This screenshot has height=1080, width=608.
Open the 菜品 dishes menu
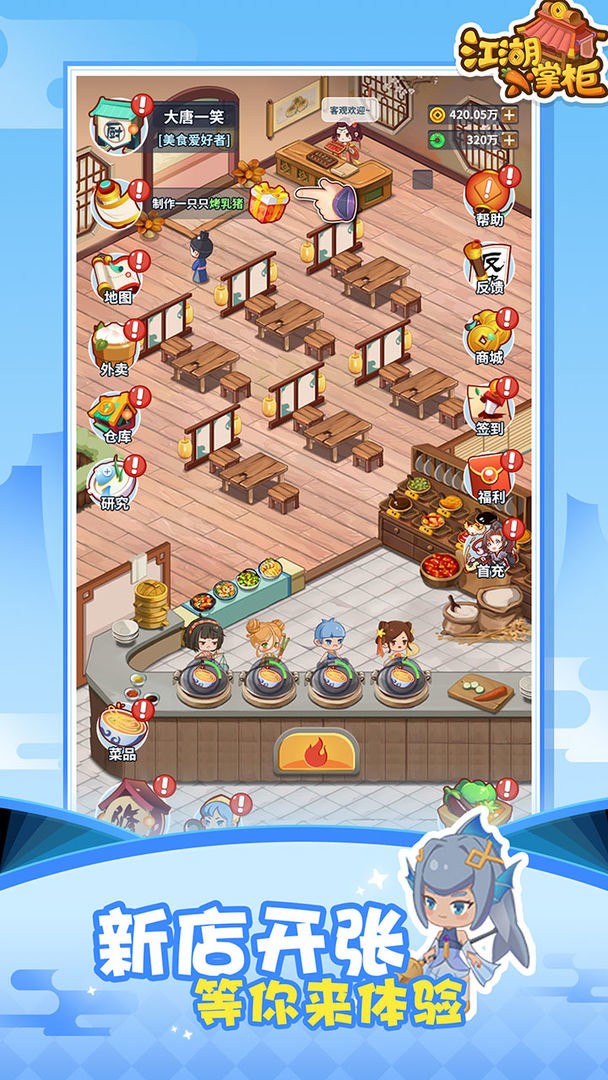pyautogui.click(x=122, y=732)
